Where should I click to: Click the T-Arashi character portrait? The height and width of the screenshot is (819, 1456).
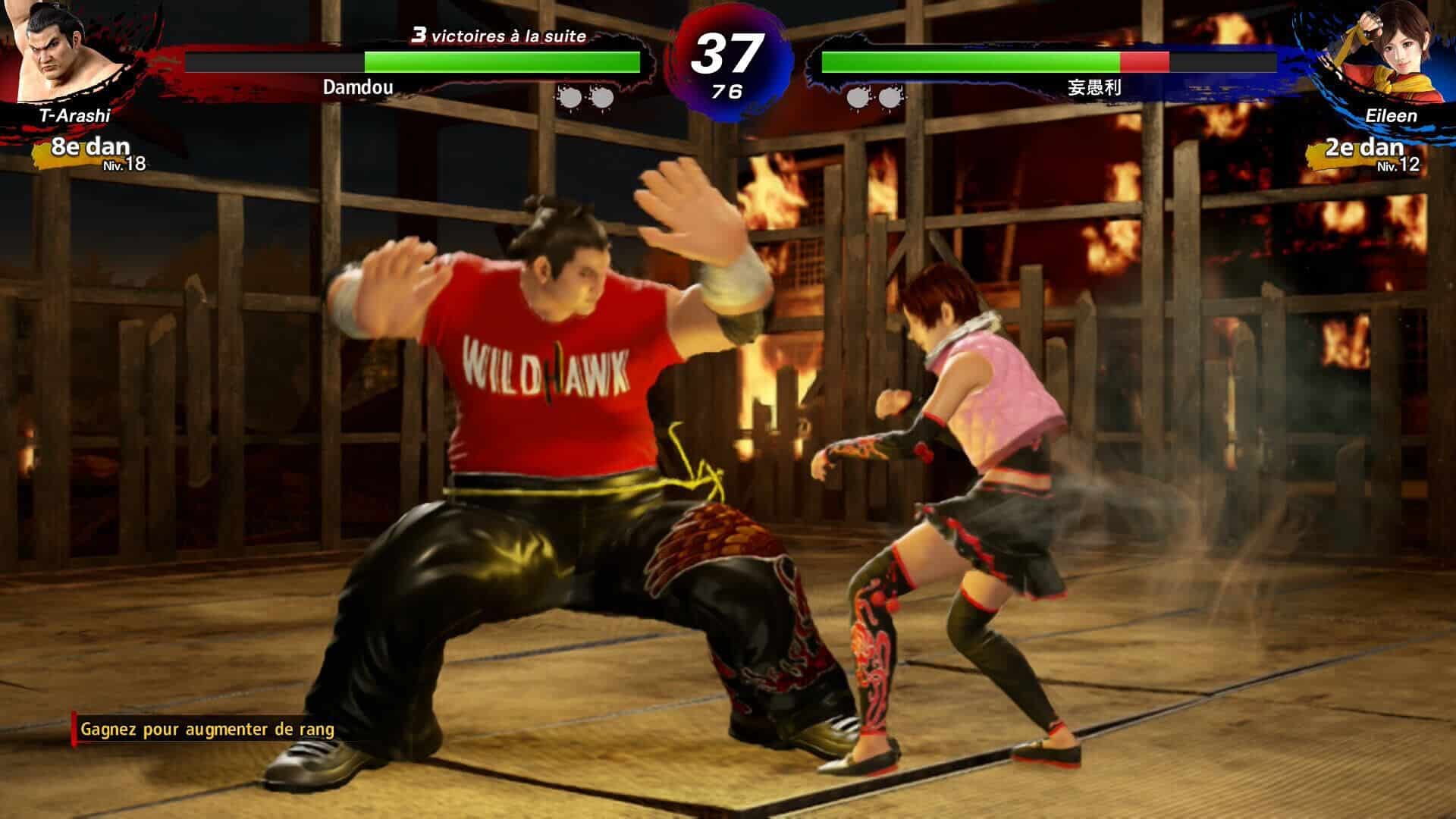(x=55, y=52)
